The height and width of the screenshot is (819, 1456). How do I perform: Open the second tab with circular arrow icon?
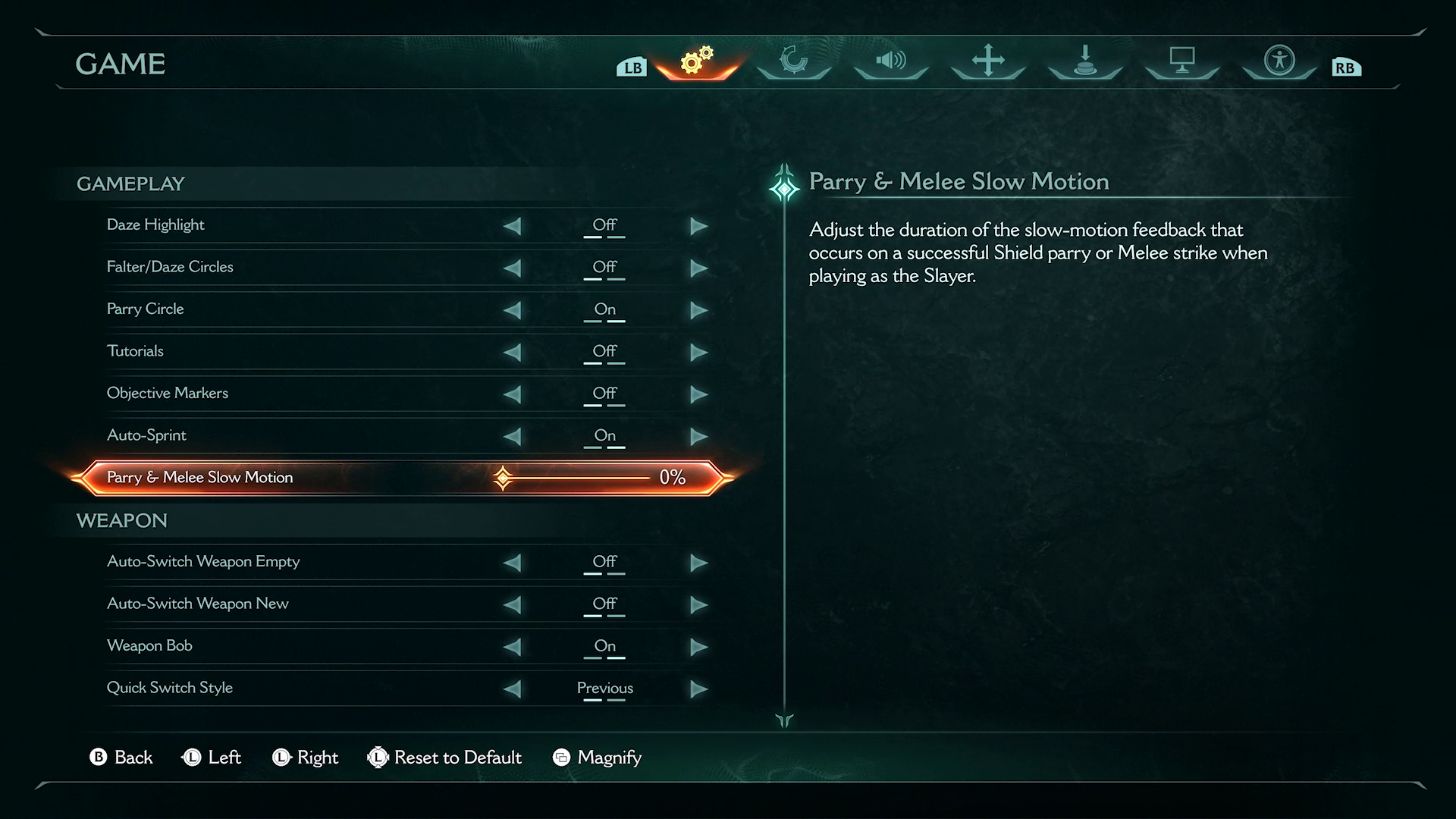tap(794, 61)
